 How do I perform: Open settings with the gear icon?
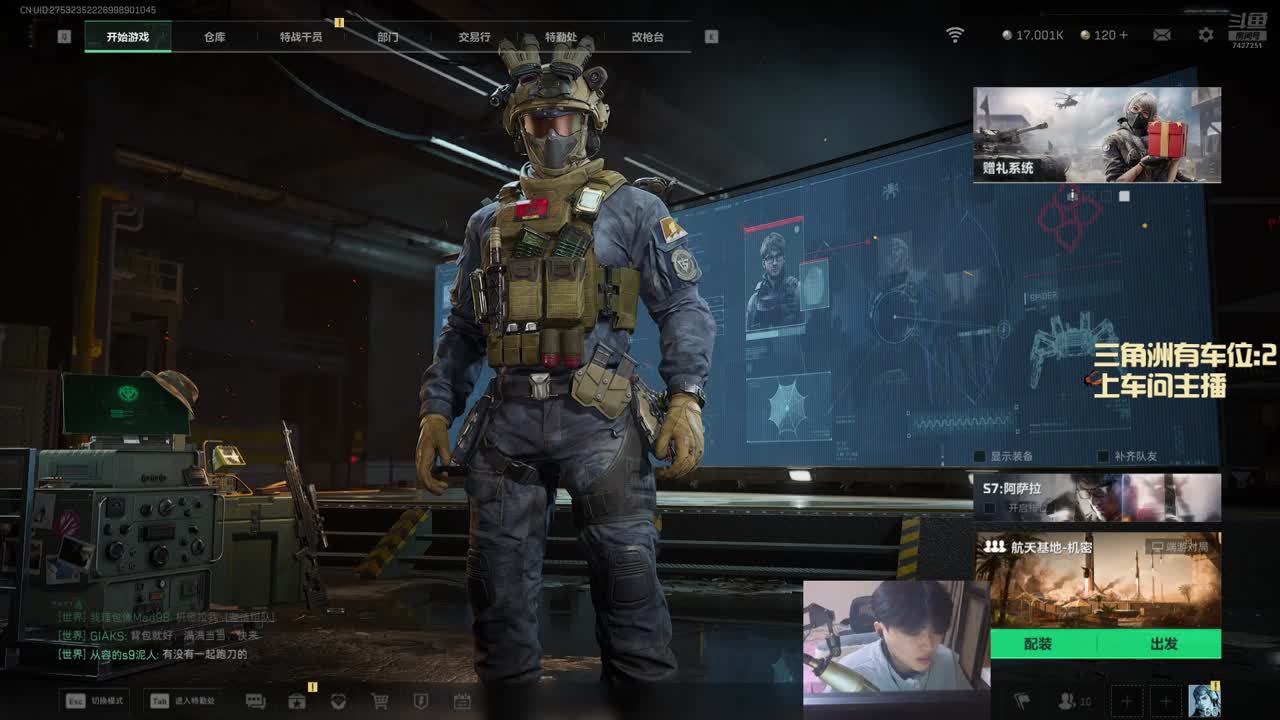1206,35
